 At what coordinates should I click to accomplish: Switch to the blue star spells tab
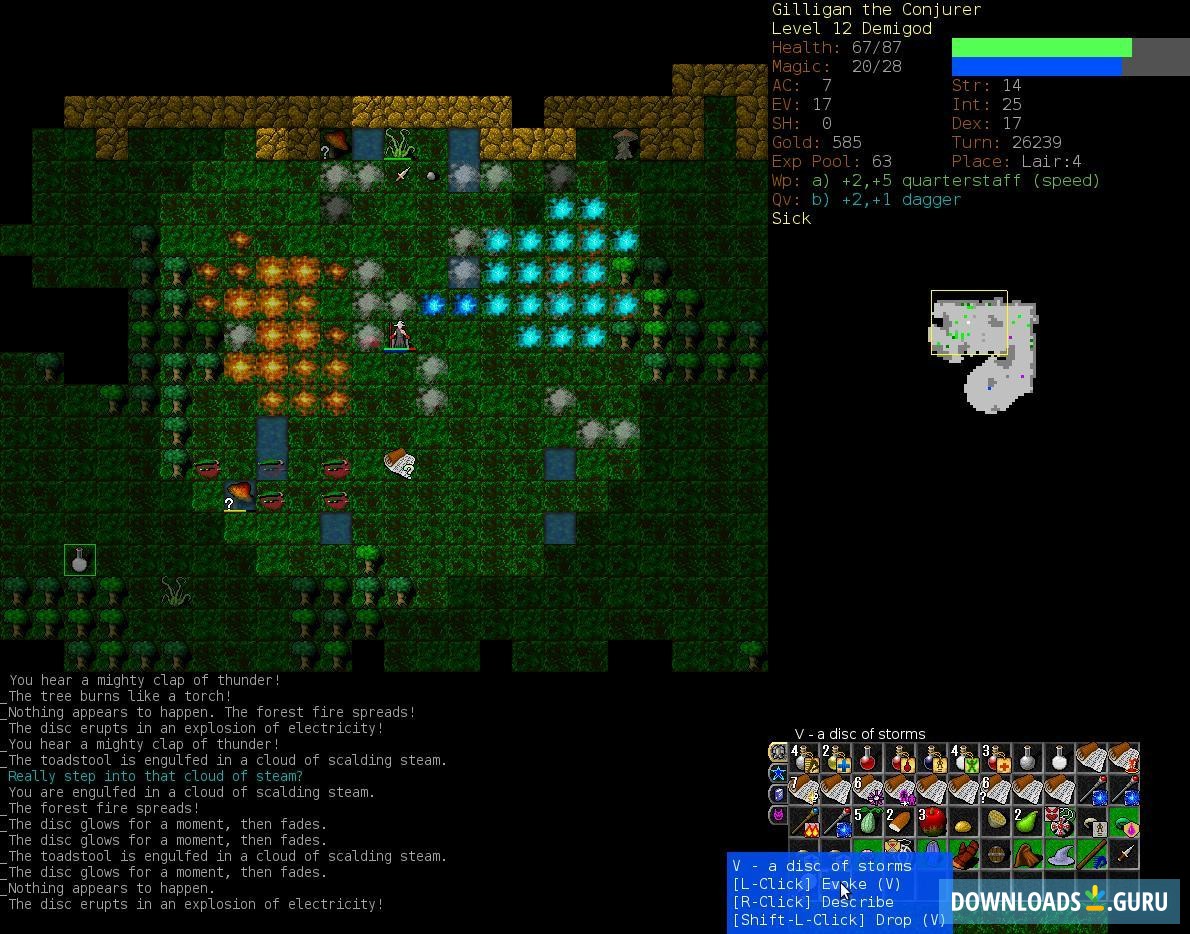[x=778, y=773]
